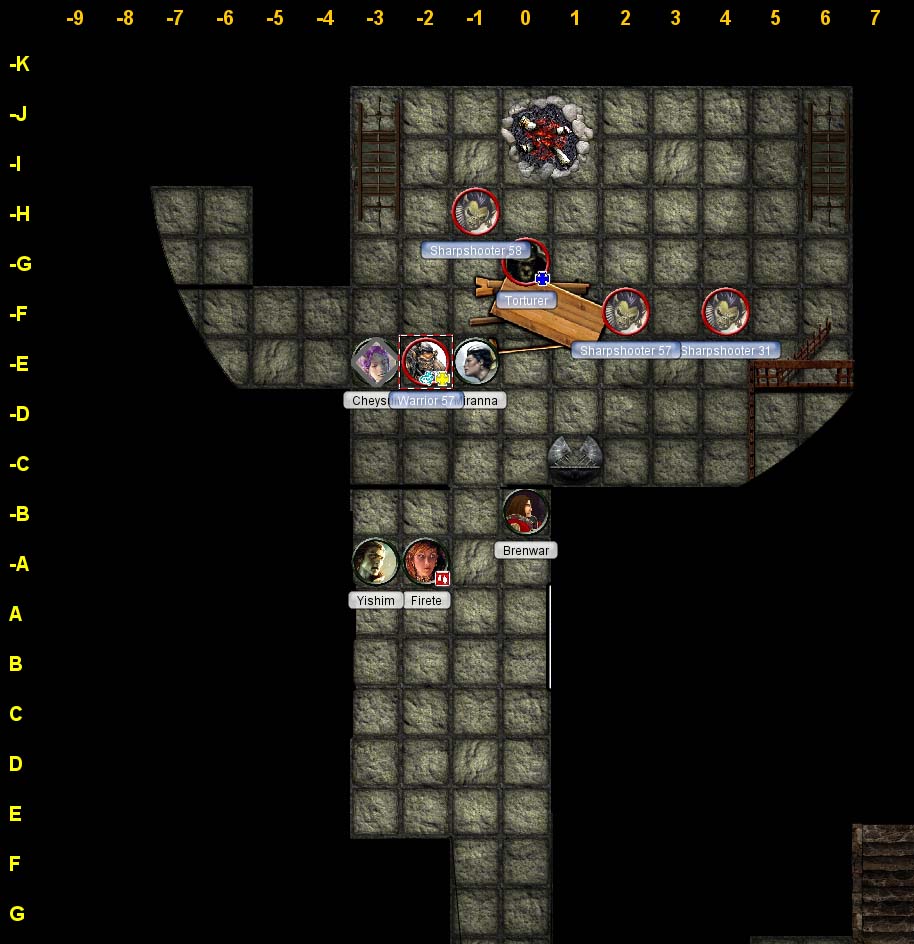The width and height of the screenshot is (914, 944).
Task: Select the Miranna character token
Action: click(476, 362)
